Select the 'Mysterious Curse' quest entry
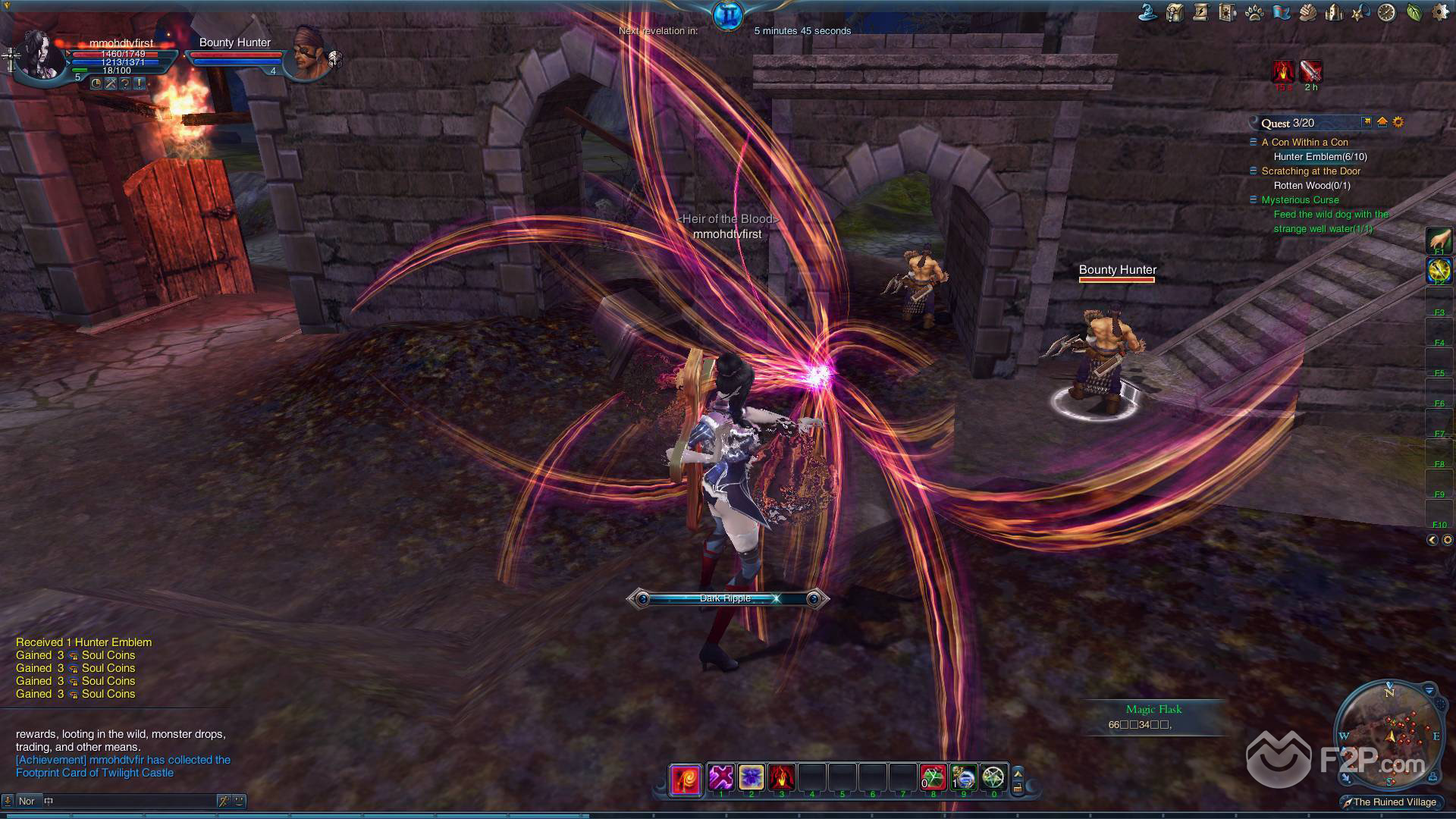The height and width of the screenshot is (819, 1456). [1300, 199]
